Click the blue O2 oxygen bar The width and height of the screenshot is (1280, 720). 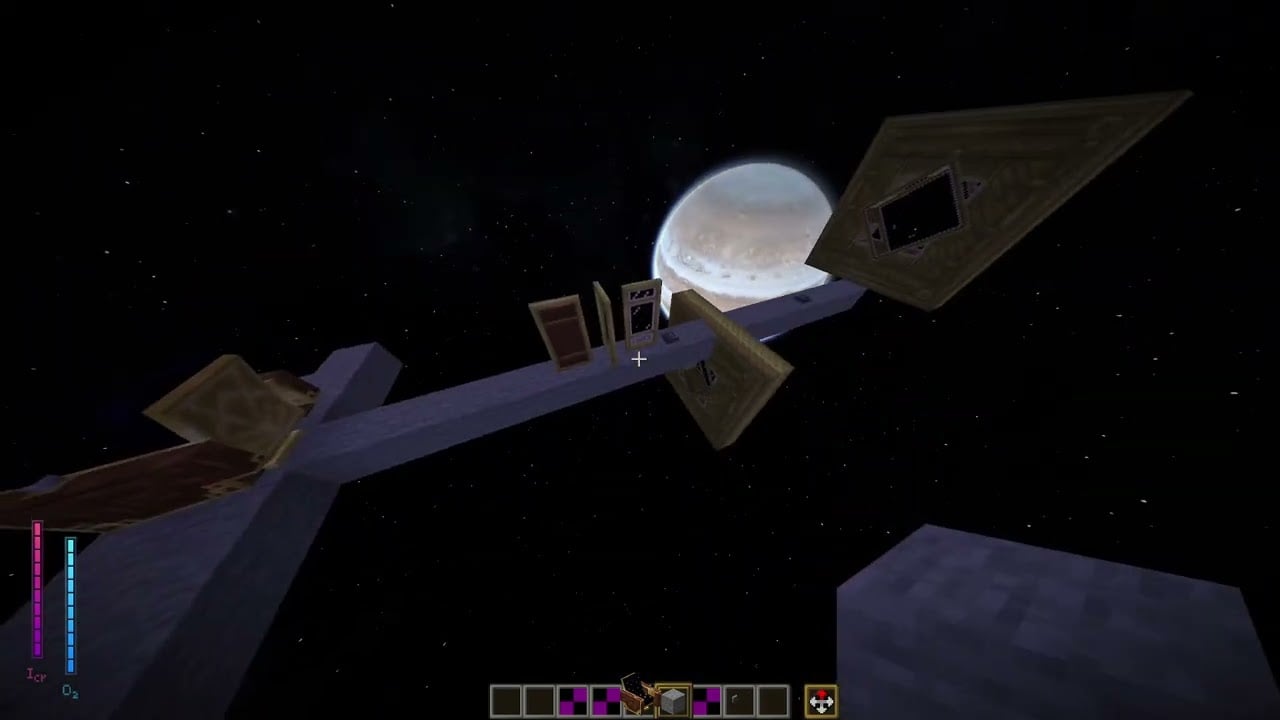coord(69,605)
